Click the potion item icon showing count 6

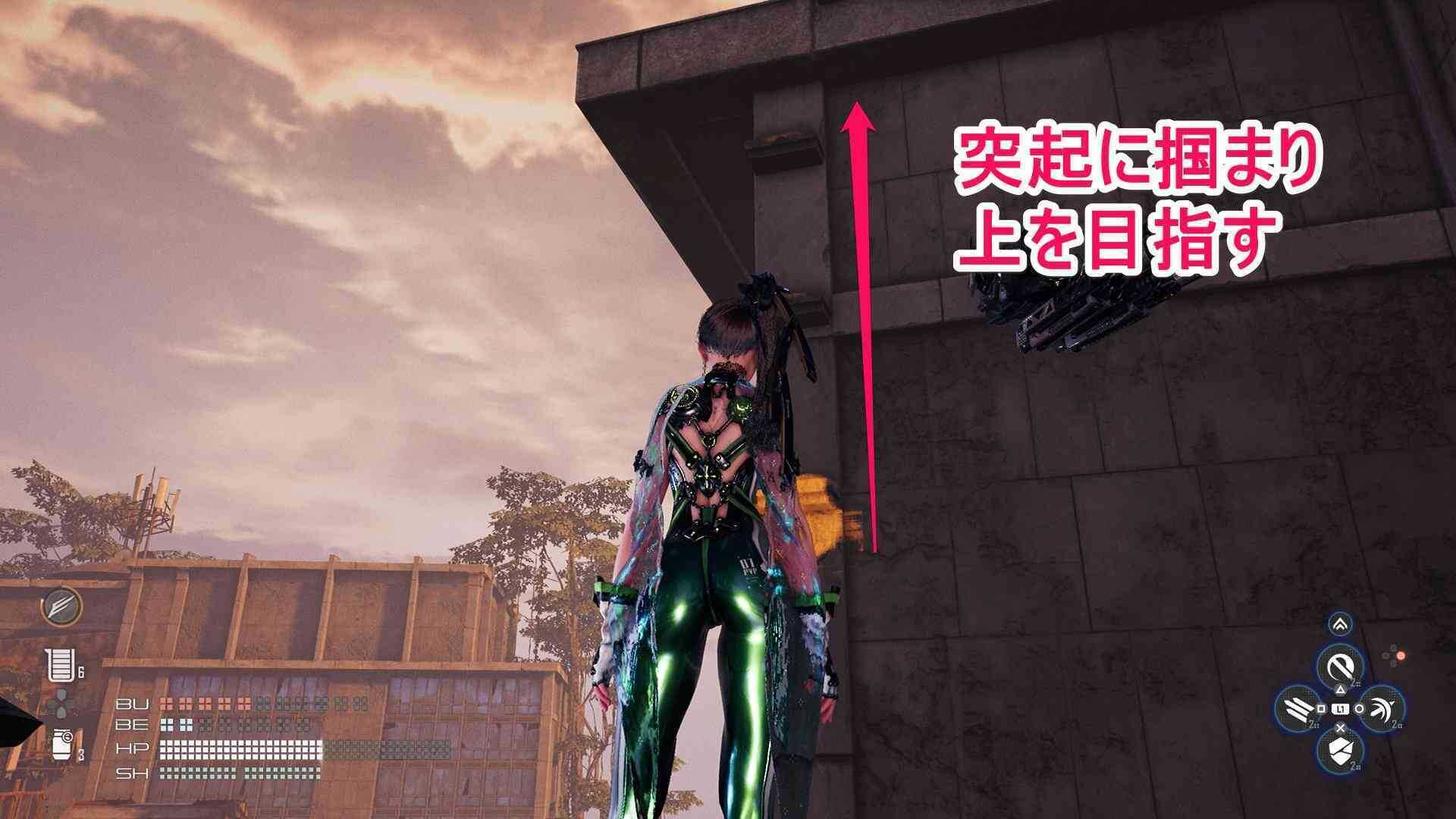(62, 664)
